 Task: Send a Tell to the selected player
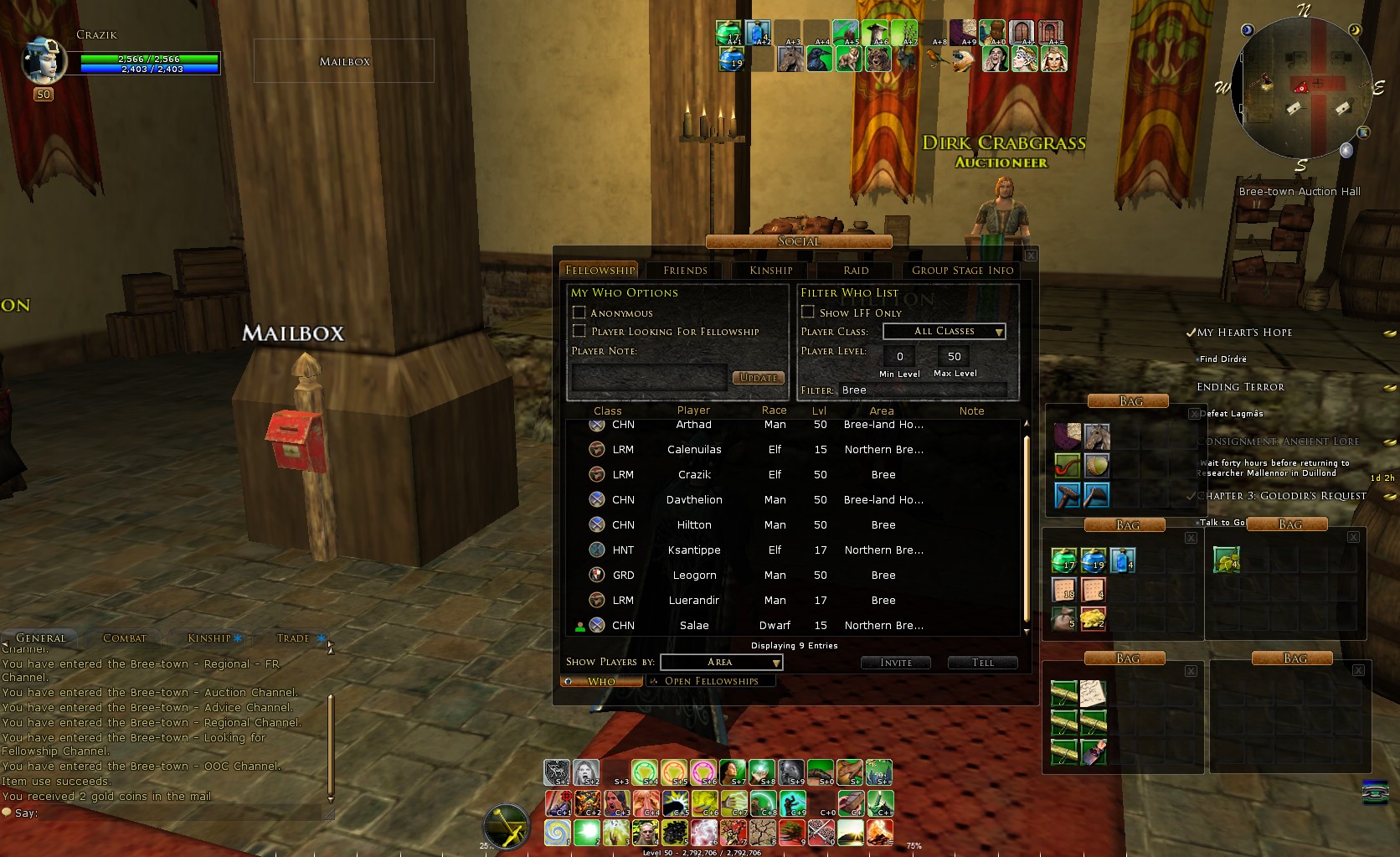click(982, 663)
